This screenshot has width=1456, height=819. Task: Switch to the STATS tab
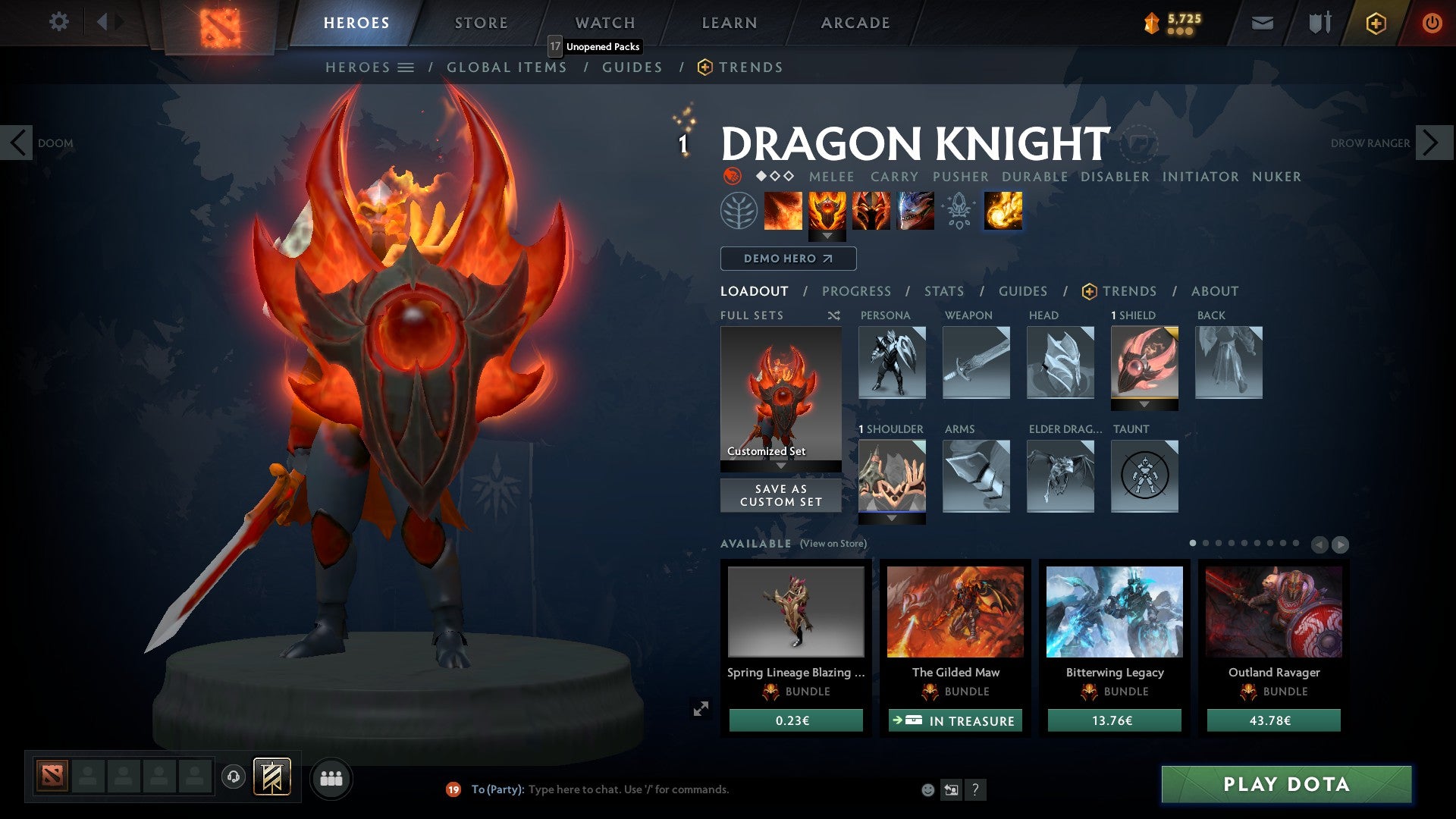(943, 291)
